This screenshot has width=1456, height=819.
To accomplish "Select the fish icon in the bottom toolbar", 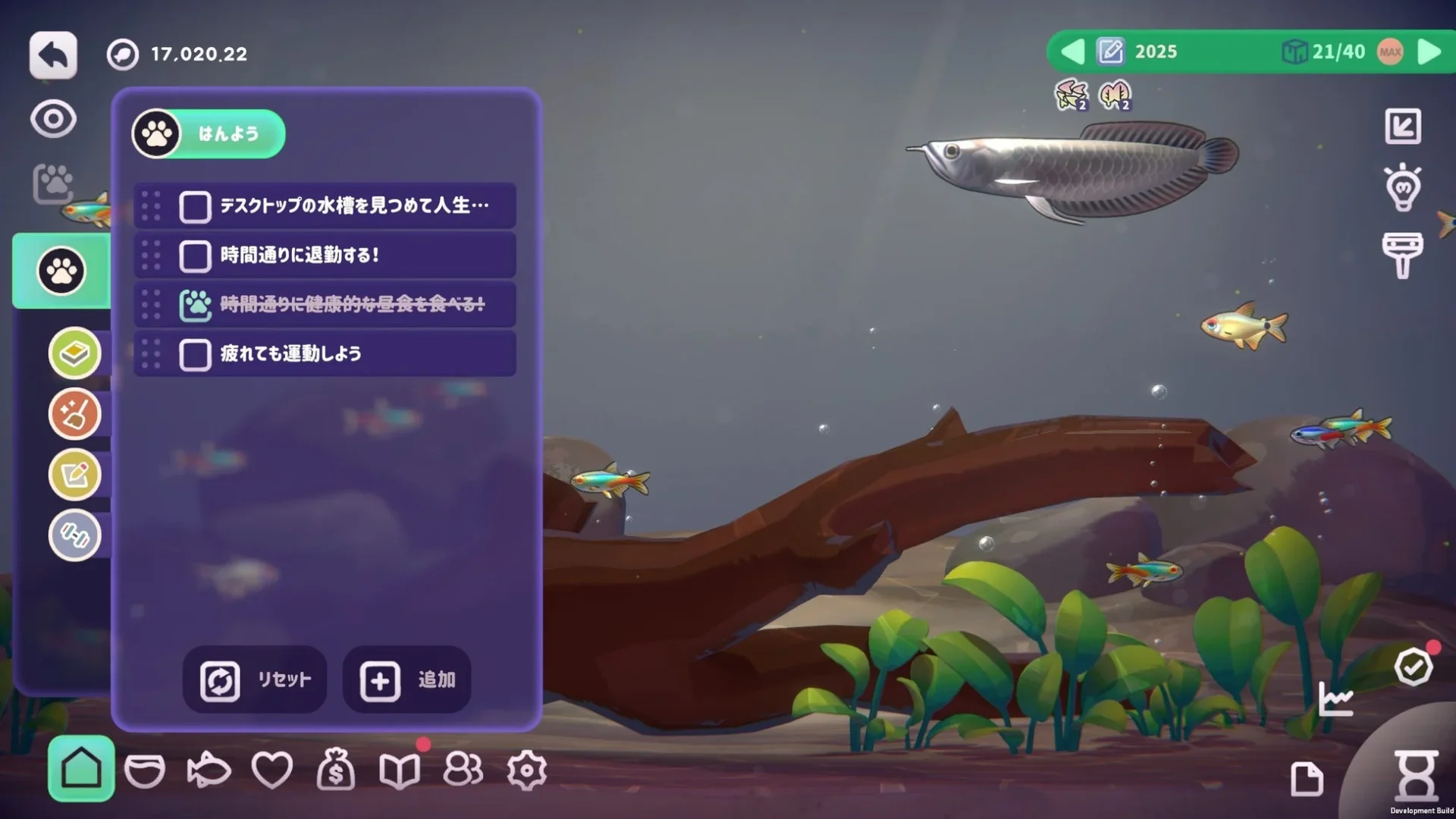I will coord(209,770).
